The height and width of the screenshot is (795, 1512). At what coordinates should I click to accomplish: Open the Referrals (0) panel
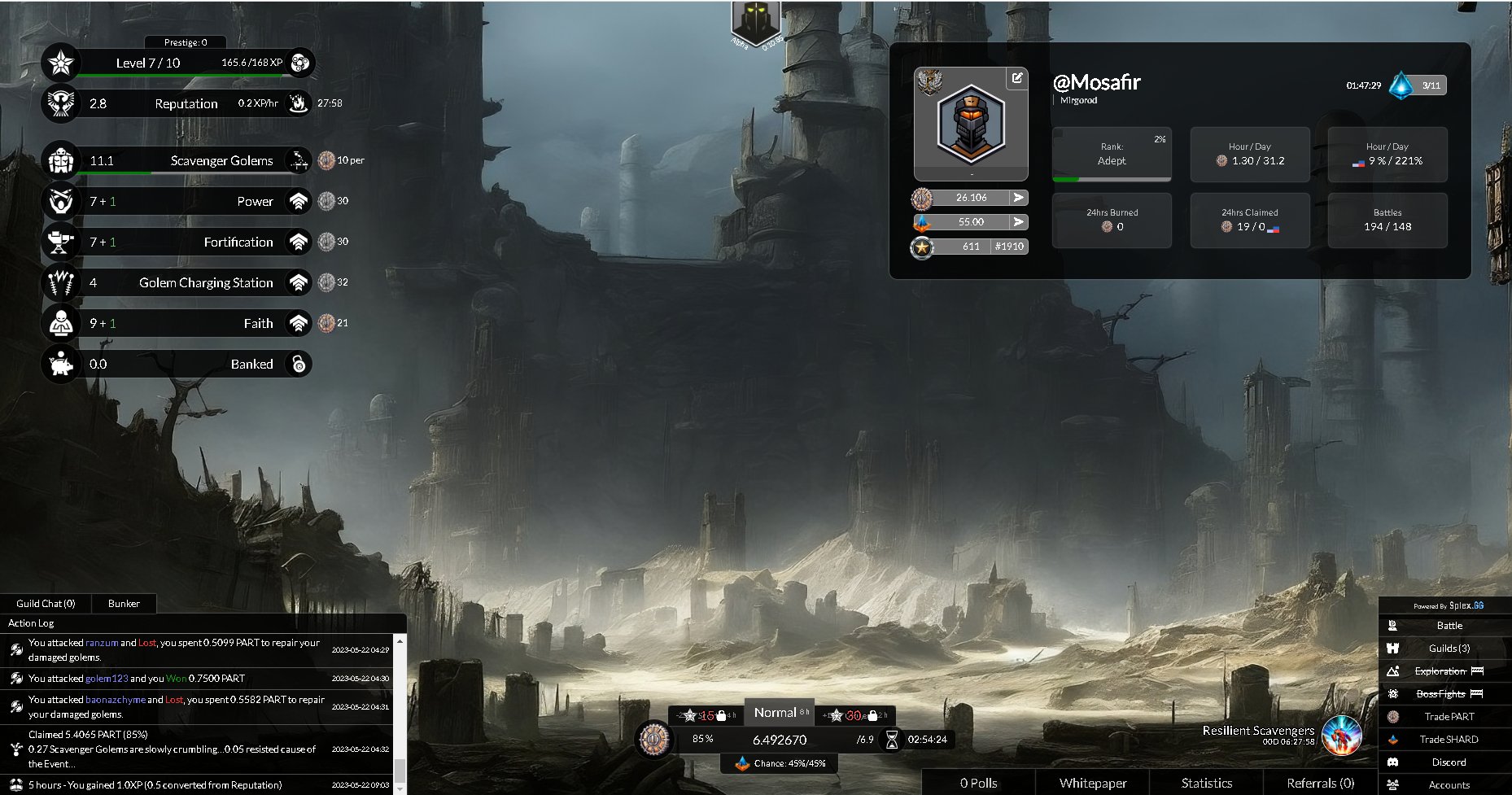[1320, 783]
